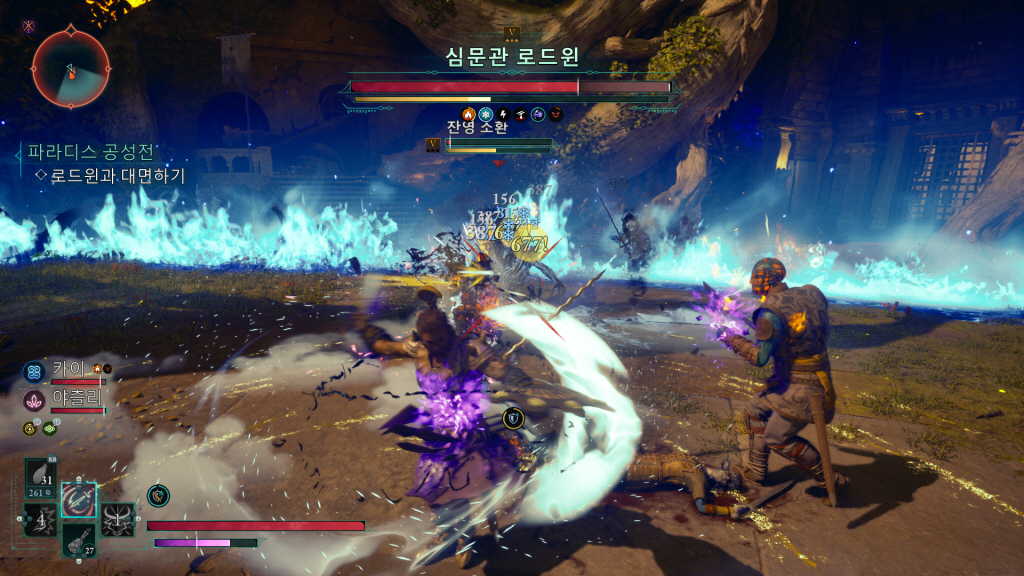Viewport: 1024px width, 576px height.
Task: Click the green diamond buff icon
Action: (x=49, y=429)
